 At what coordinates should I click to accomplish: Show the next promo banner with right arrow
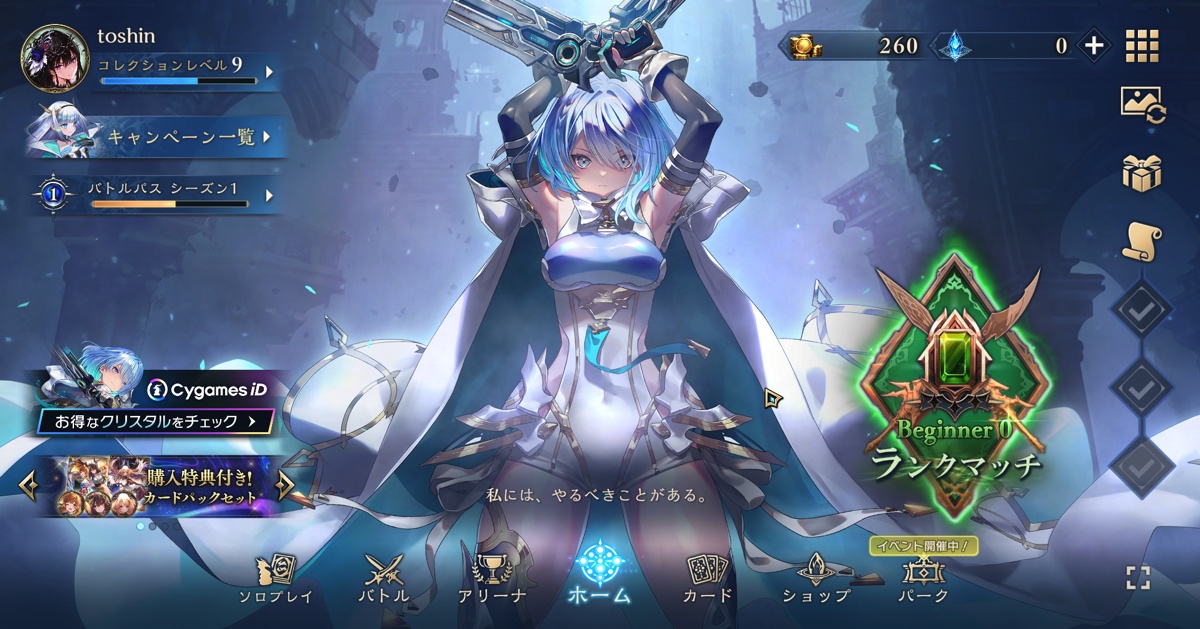coord(285,486)
